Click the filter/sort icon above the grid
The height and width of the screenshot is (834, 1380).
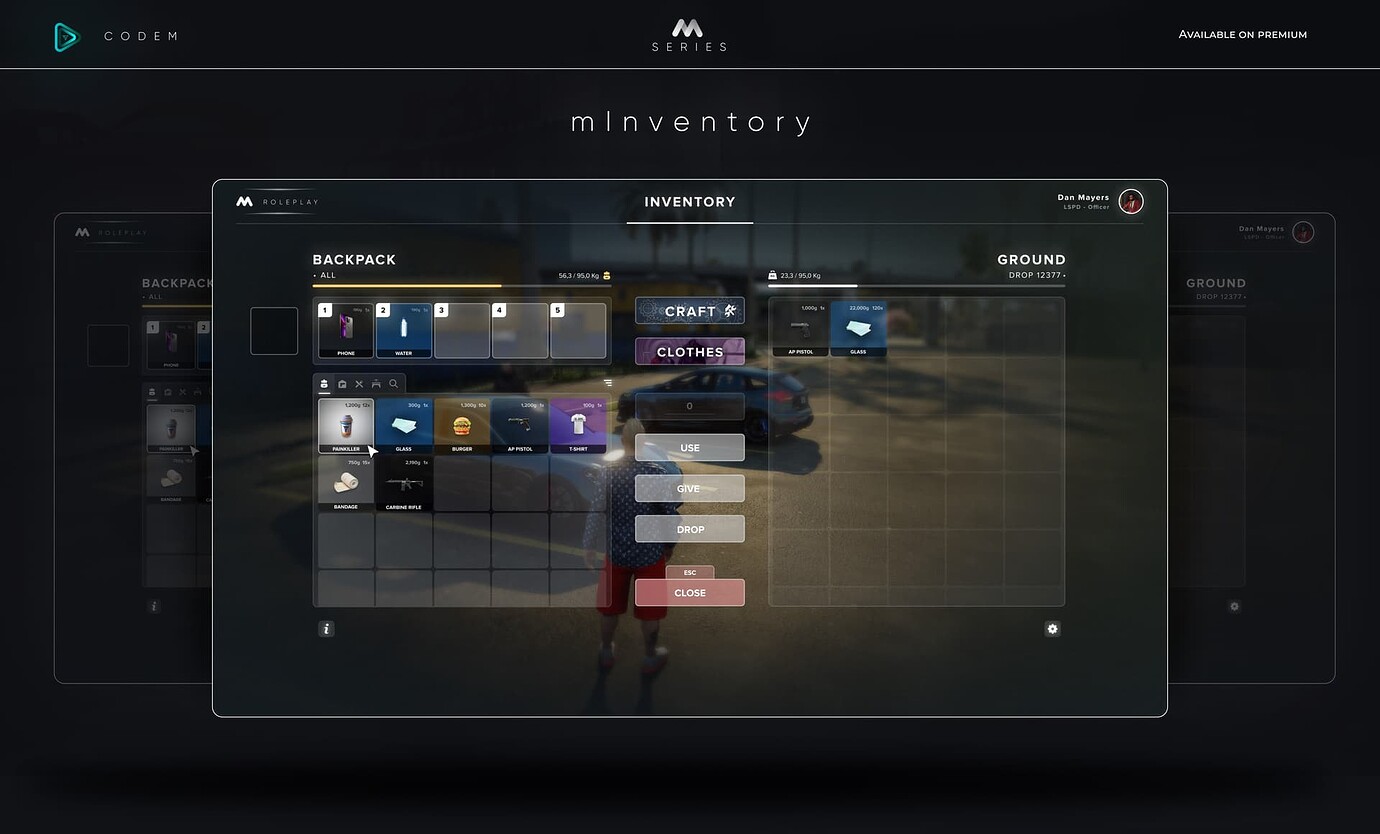(x=608, y=383)
